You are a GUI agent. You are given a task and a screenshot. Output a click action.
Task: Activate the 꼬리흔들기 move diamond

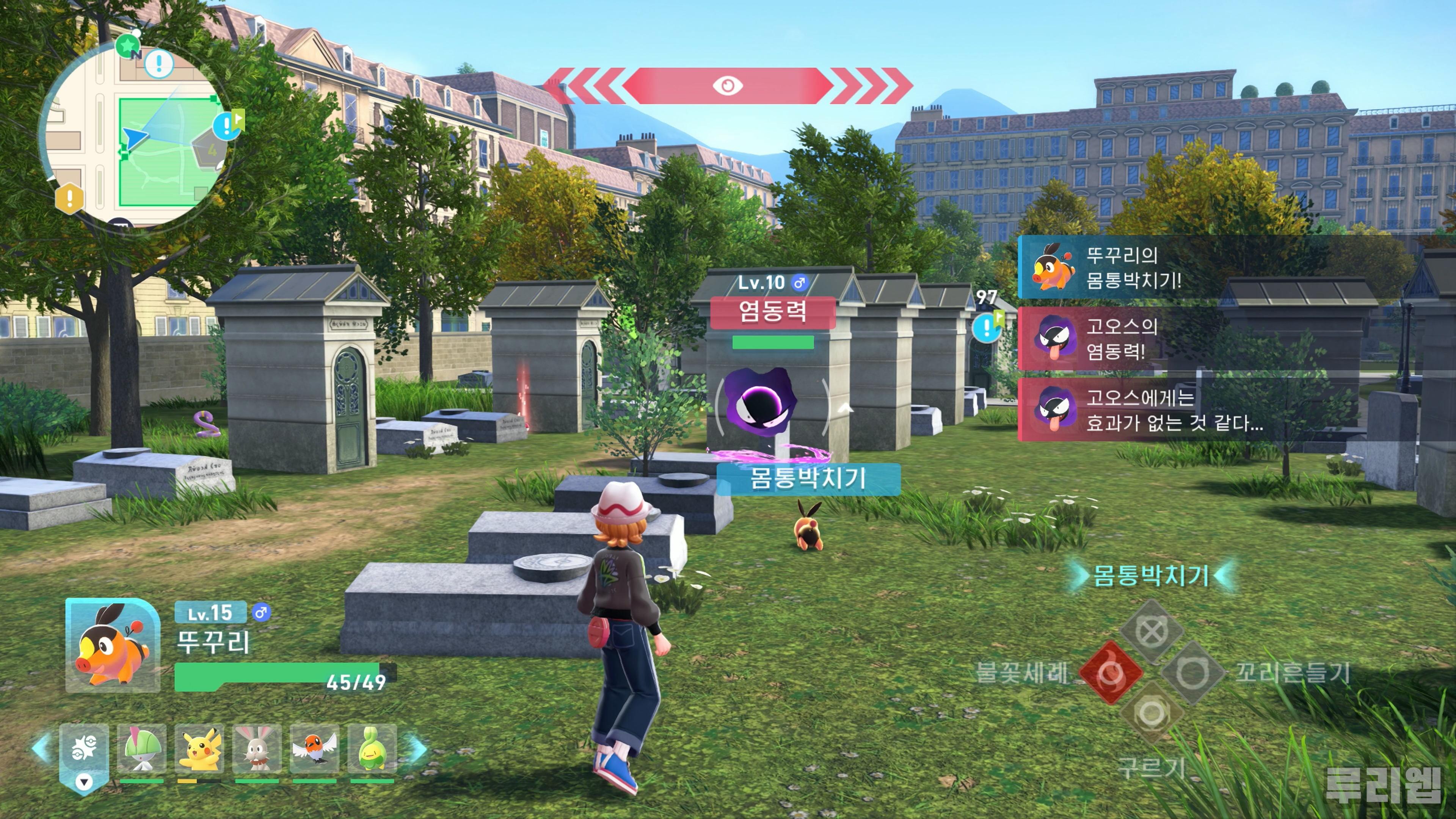coord(1192,673)
